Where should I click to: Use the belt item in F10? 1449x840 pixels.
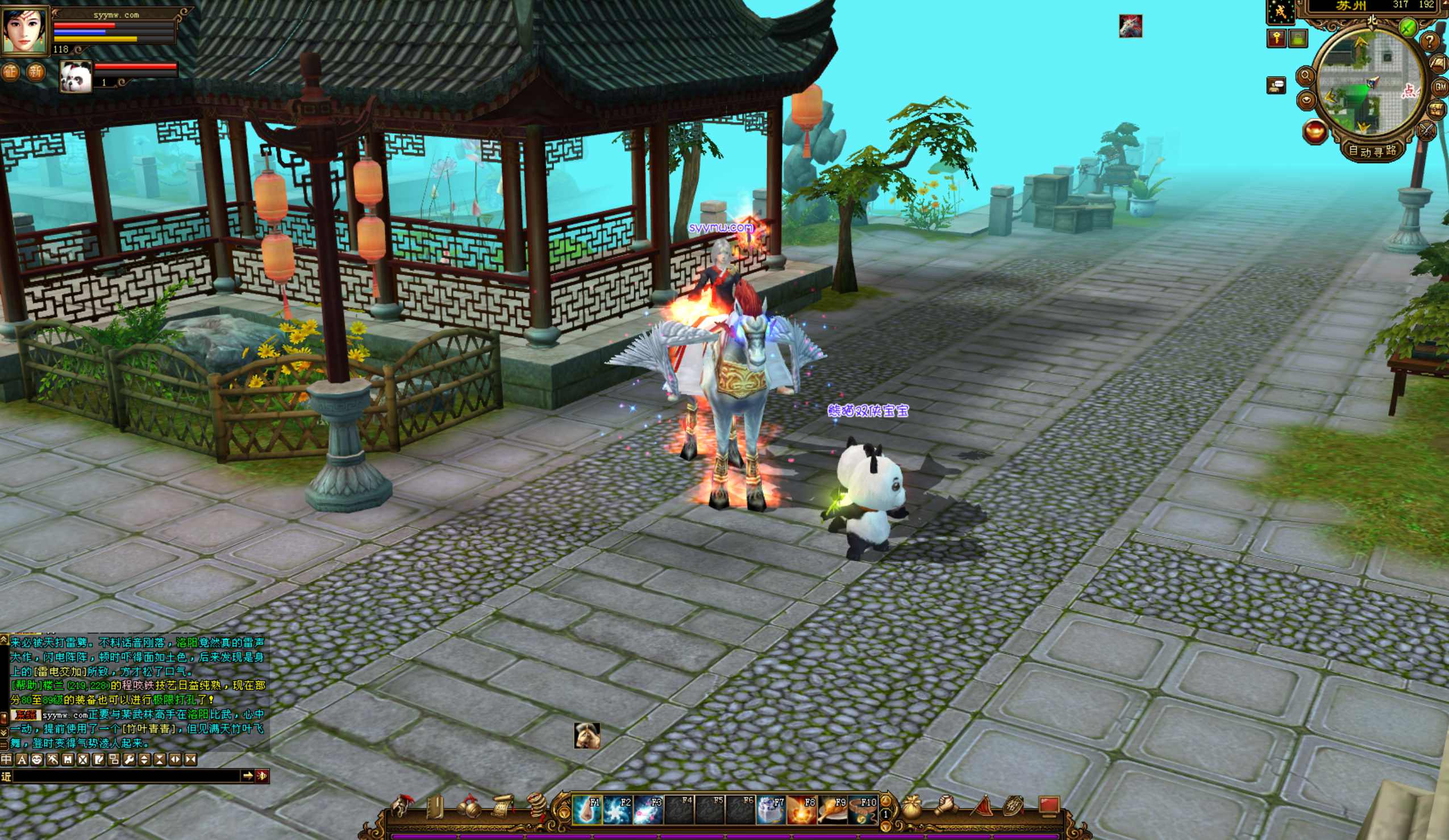(x=863, y=809)
